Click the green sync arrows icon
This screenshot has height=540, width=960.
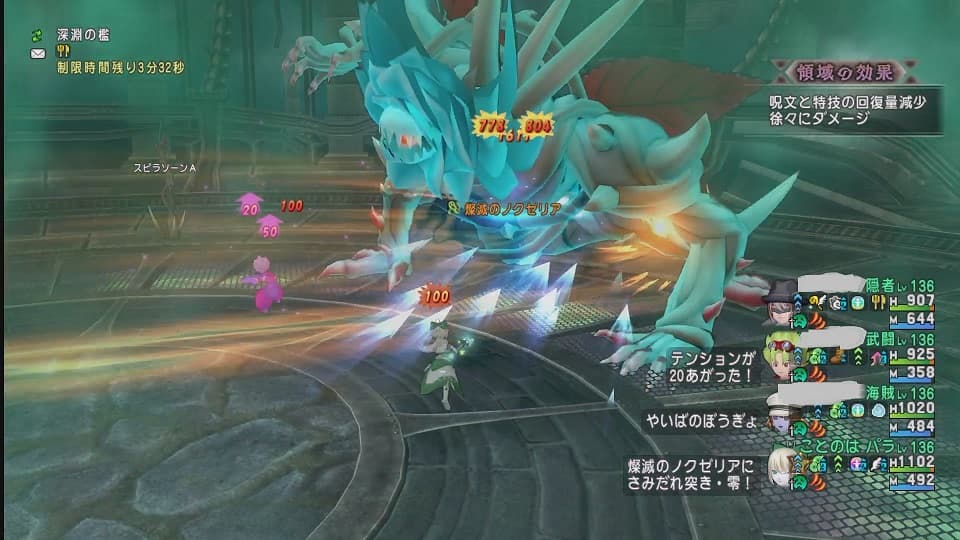(38, 35)
